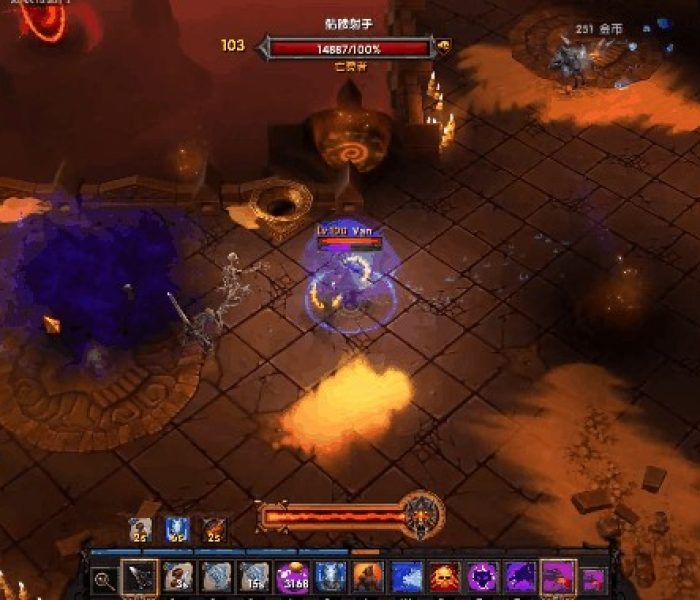Click the last magenta skill slot
This screenshot has width=700, height=600.
point(593,578)
